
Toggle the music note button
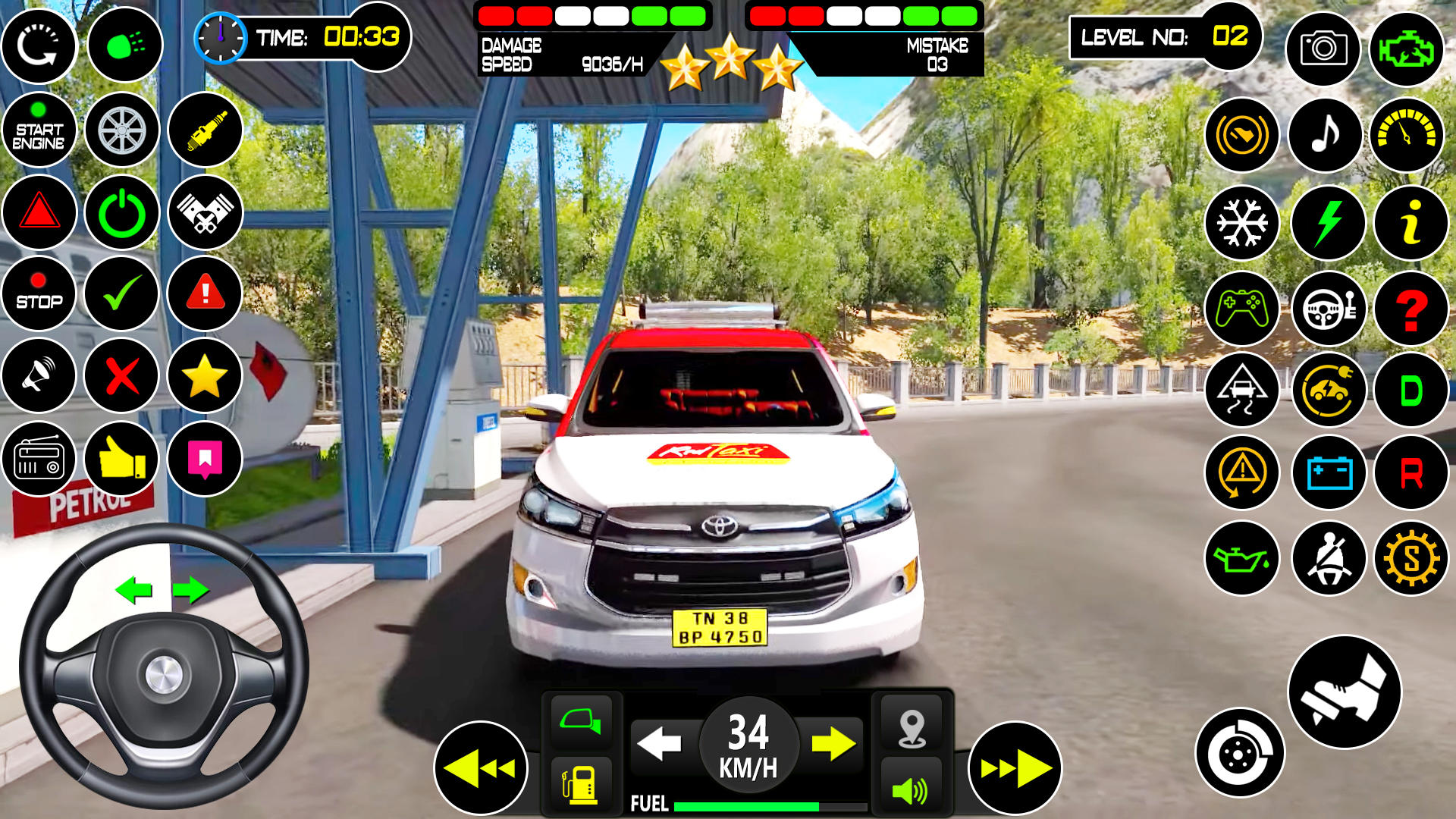coord(1325,136)
